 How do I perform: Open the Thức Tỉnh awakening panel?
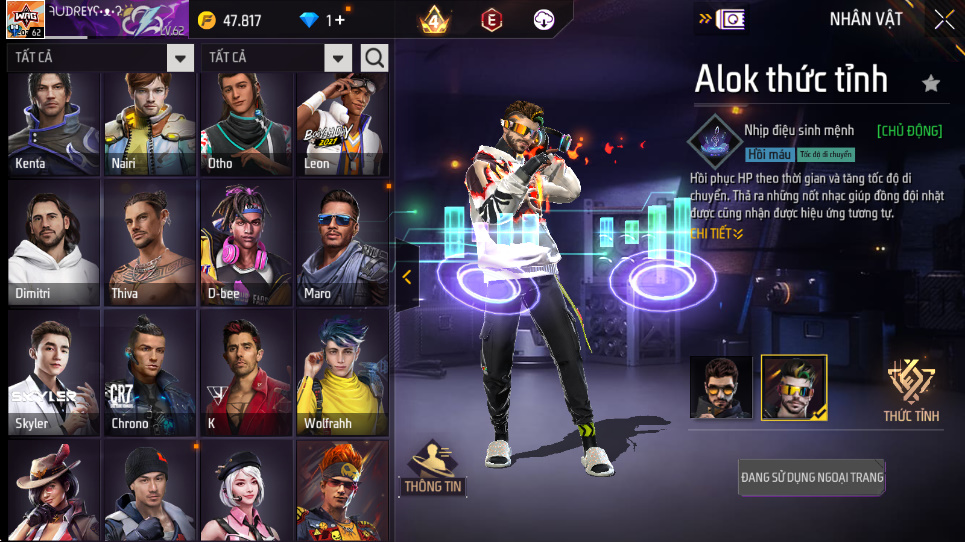pos(911,390)
